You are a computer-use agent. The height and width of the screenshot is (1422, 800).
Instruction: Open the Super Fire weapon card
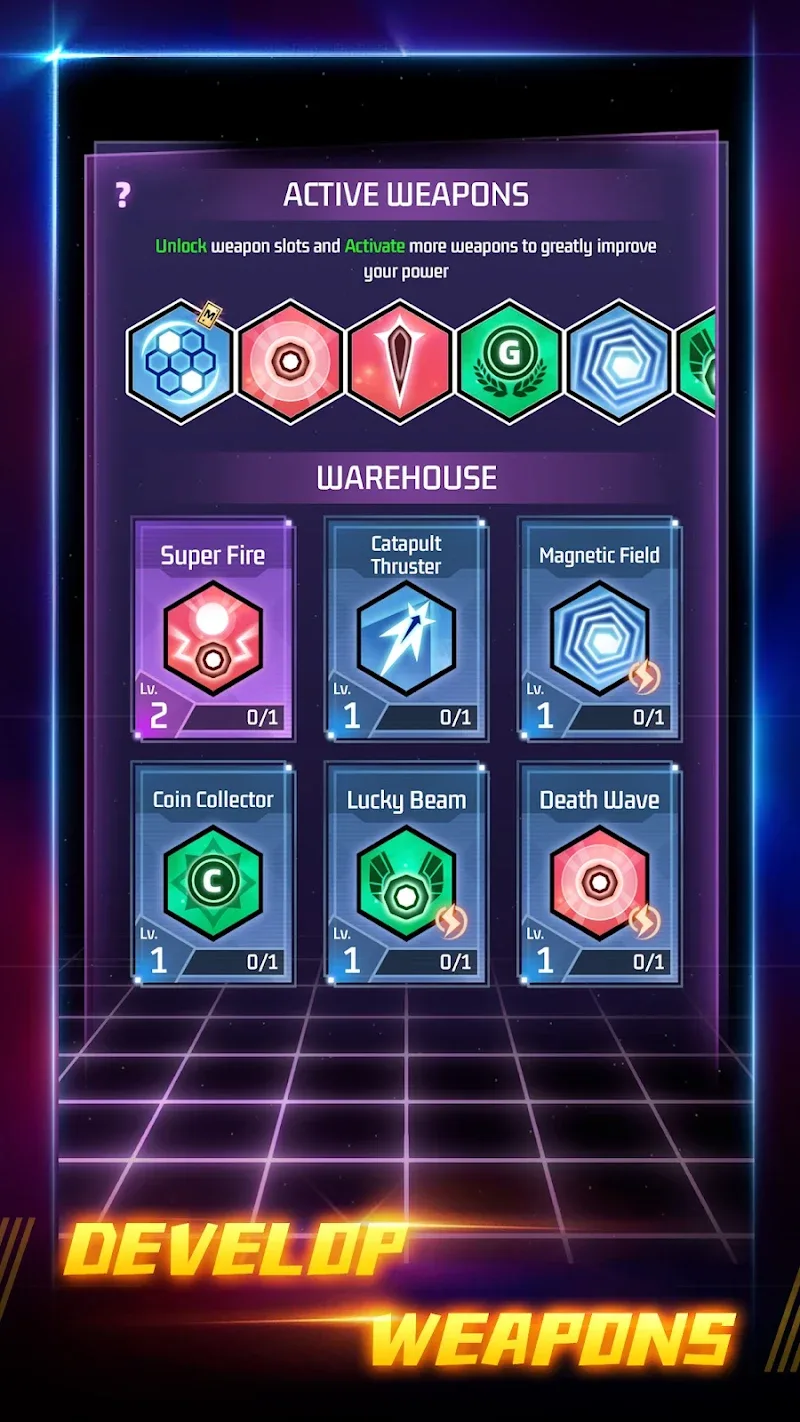pyautogui.click(x=213, y=628)
